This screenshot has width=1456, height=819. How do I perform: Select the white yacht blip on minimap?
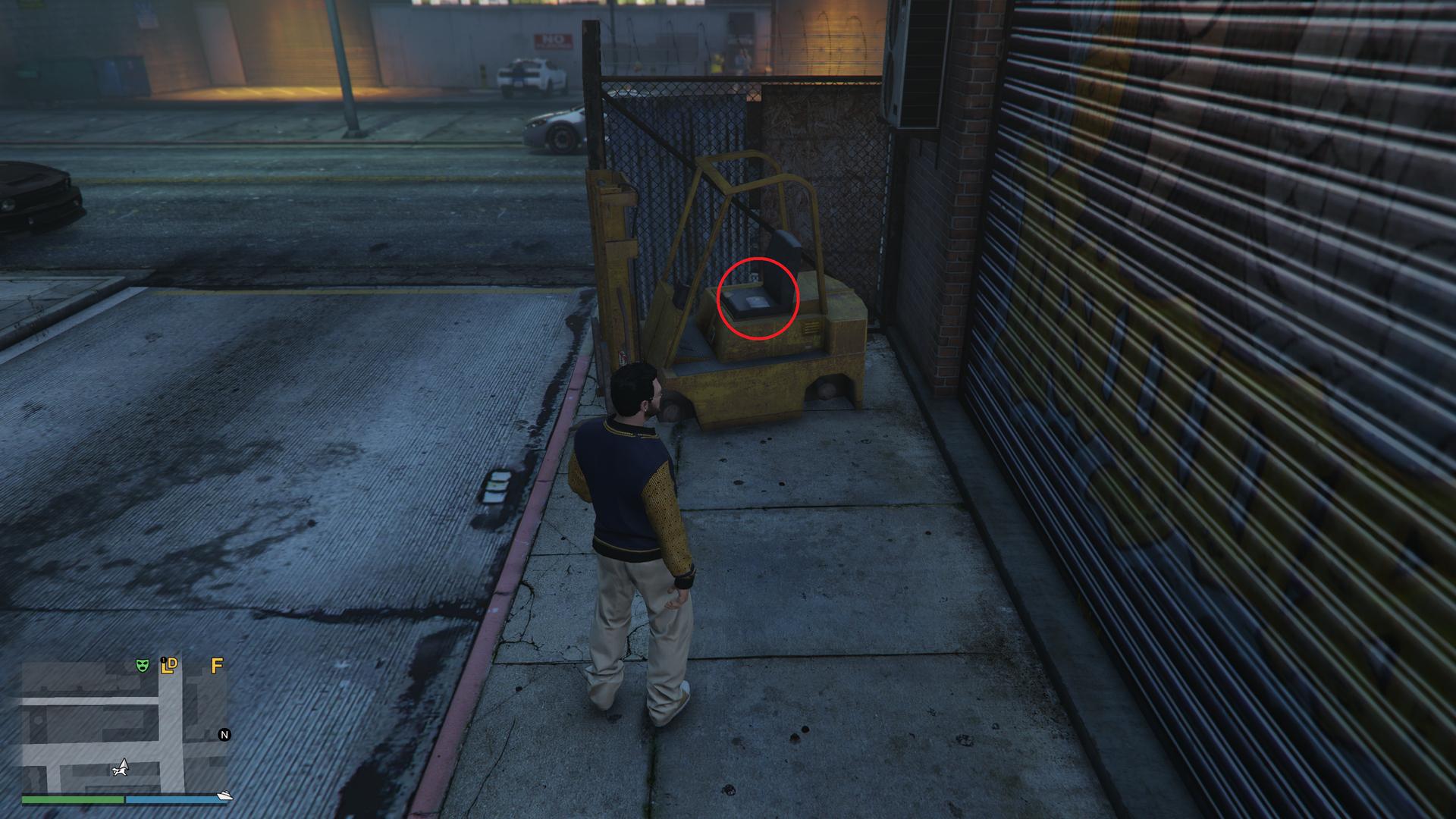[x=224, y=795]
